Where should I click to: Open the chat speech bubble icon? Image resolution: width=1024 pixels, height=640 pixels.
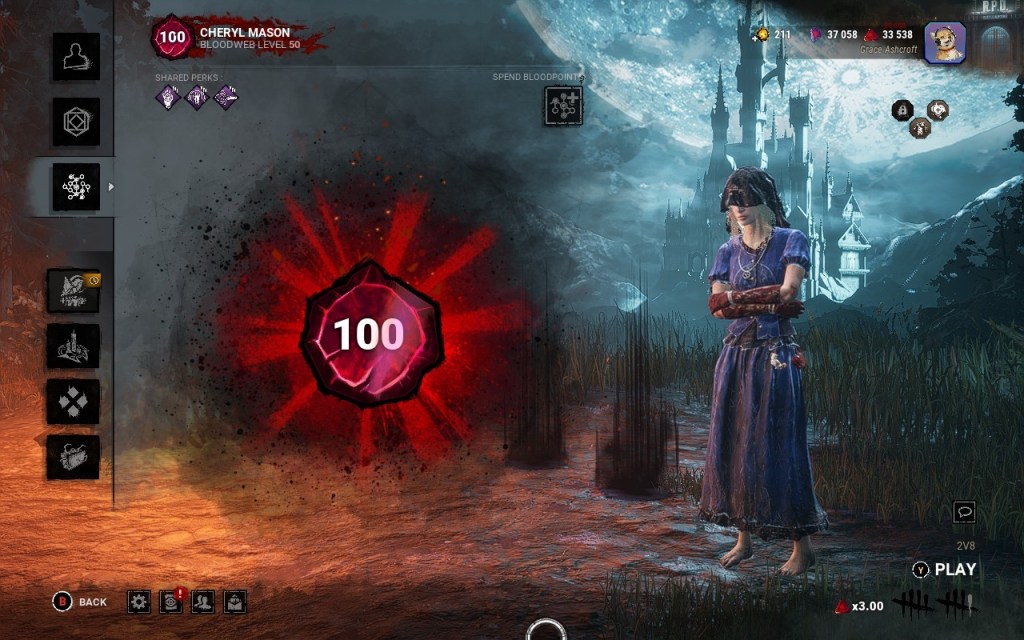pyautogui.click(x=964, y=512)
